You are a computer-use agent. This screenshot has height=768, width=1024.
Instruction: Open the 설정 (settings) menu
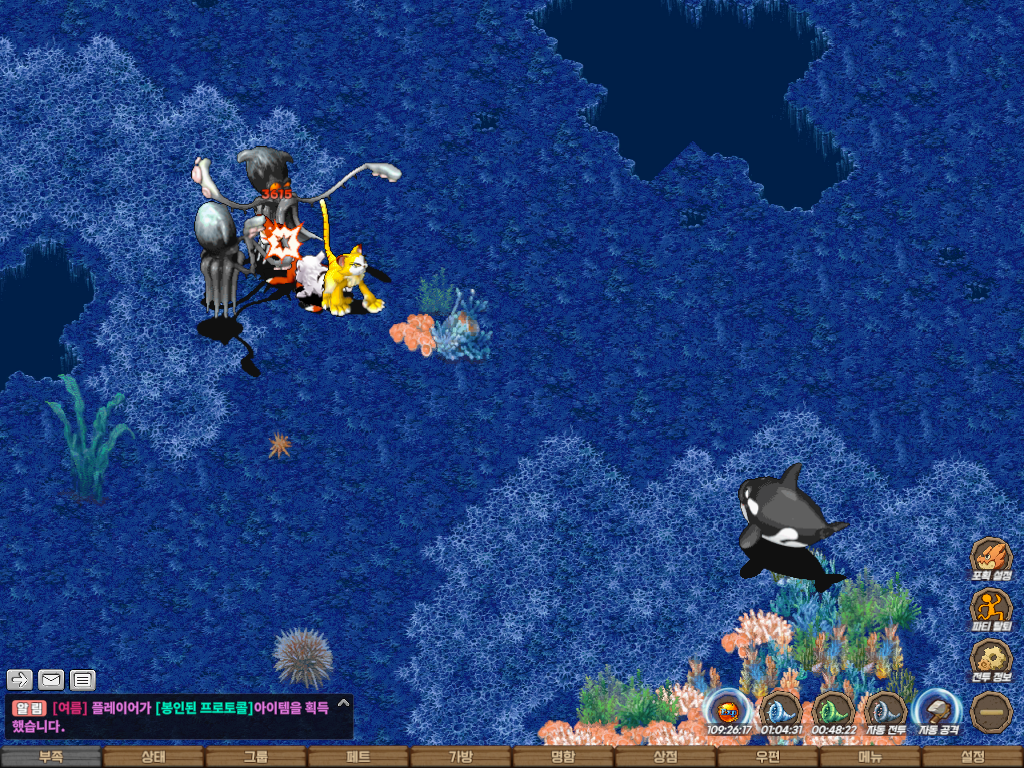972,757
